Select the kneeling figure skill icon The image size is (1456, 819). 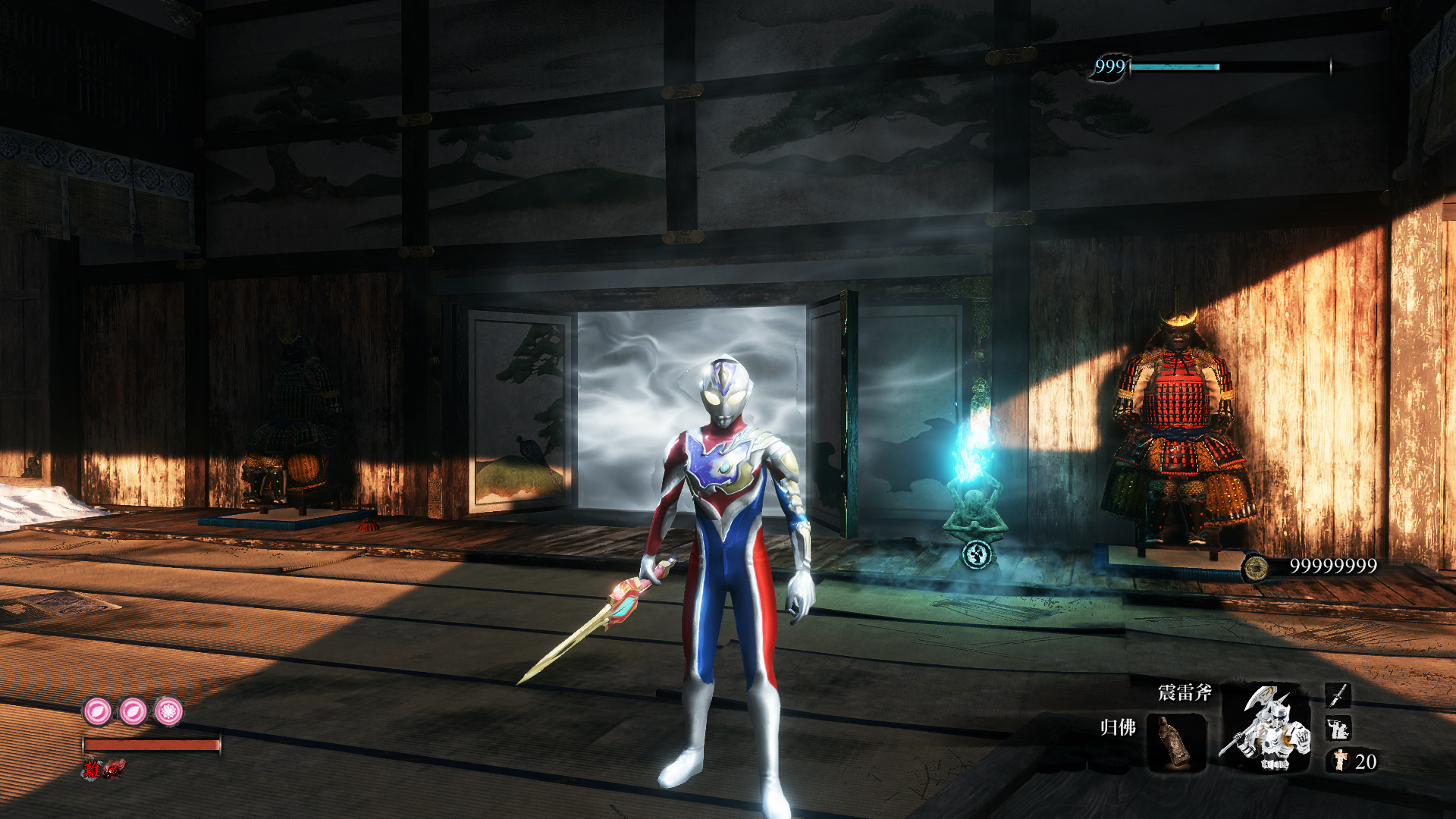click(x=1338, y=729)
